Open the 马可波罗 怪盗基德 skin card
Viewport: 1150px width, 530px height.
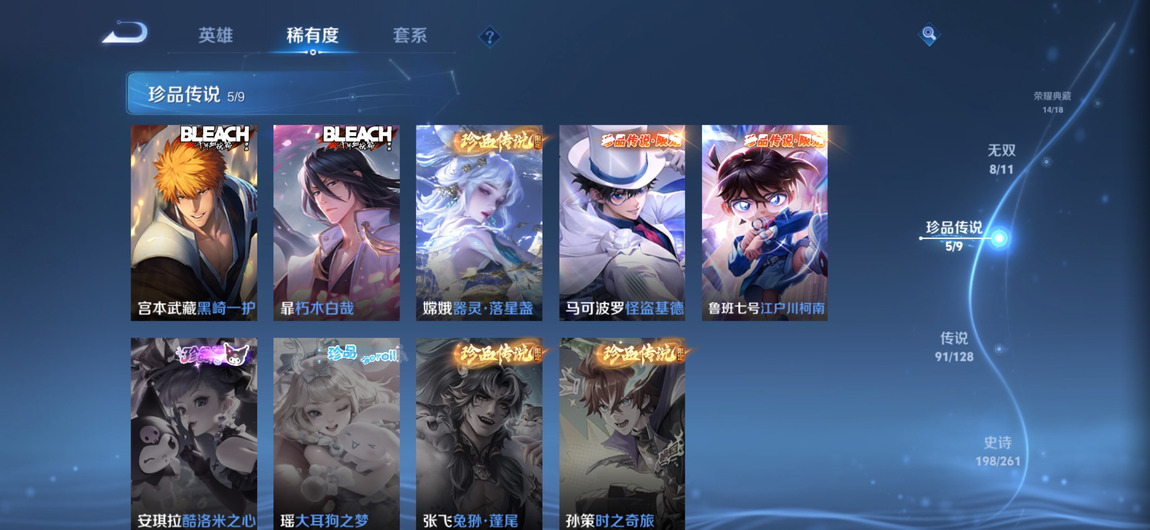point(622,222)
